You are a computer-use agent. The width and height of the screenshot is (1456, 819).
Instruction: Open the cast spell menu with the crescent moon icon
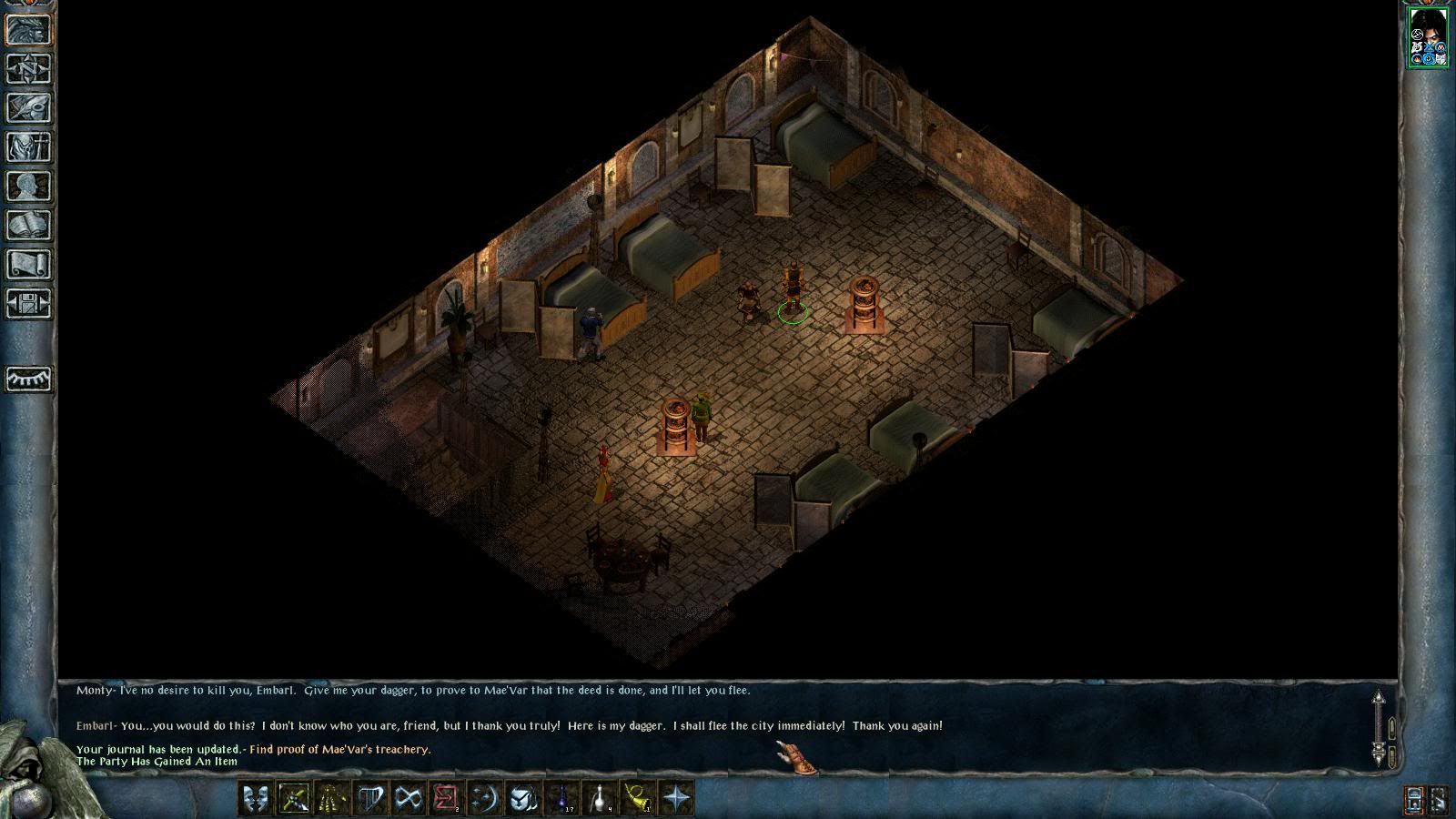click(x=484, y=798)
